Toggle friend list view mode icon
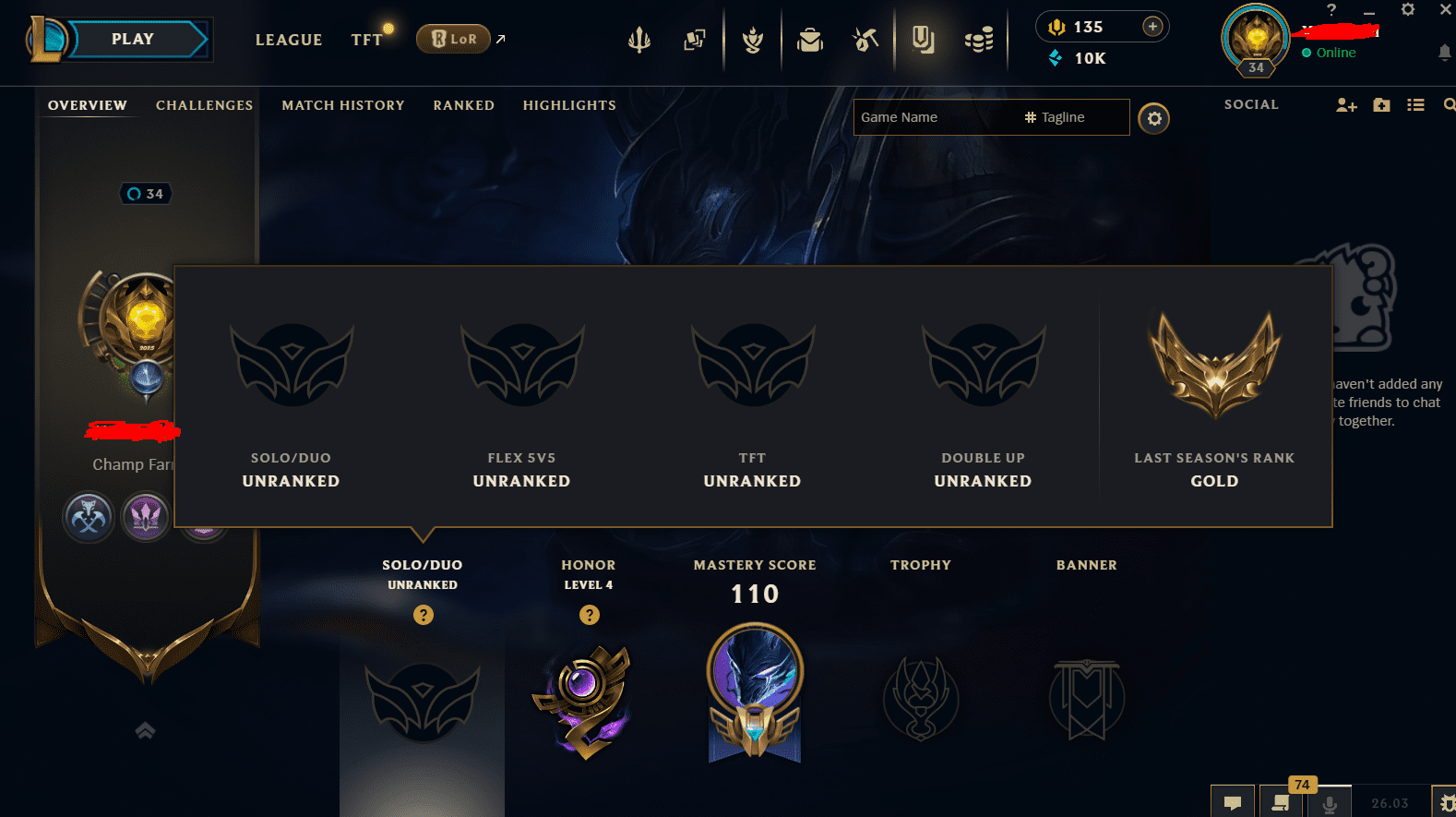The image size is (1456, 817). (x=1415, y=104)
